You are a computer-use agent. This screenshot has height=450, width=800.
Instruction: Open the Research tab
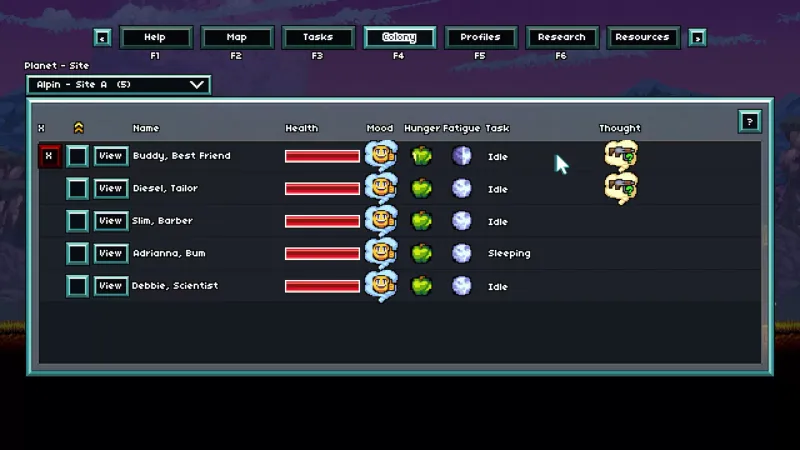pos(561,38)
